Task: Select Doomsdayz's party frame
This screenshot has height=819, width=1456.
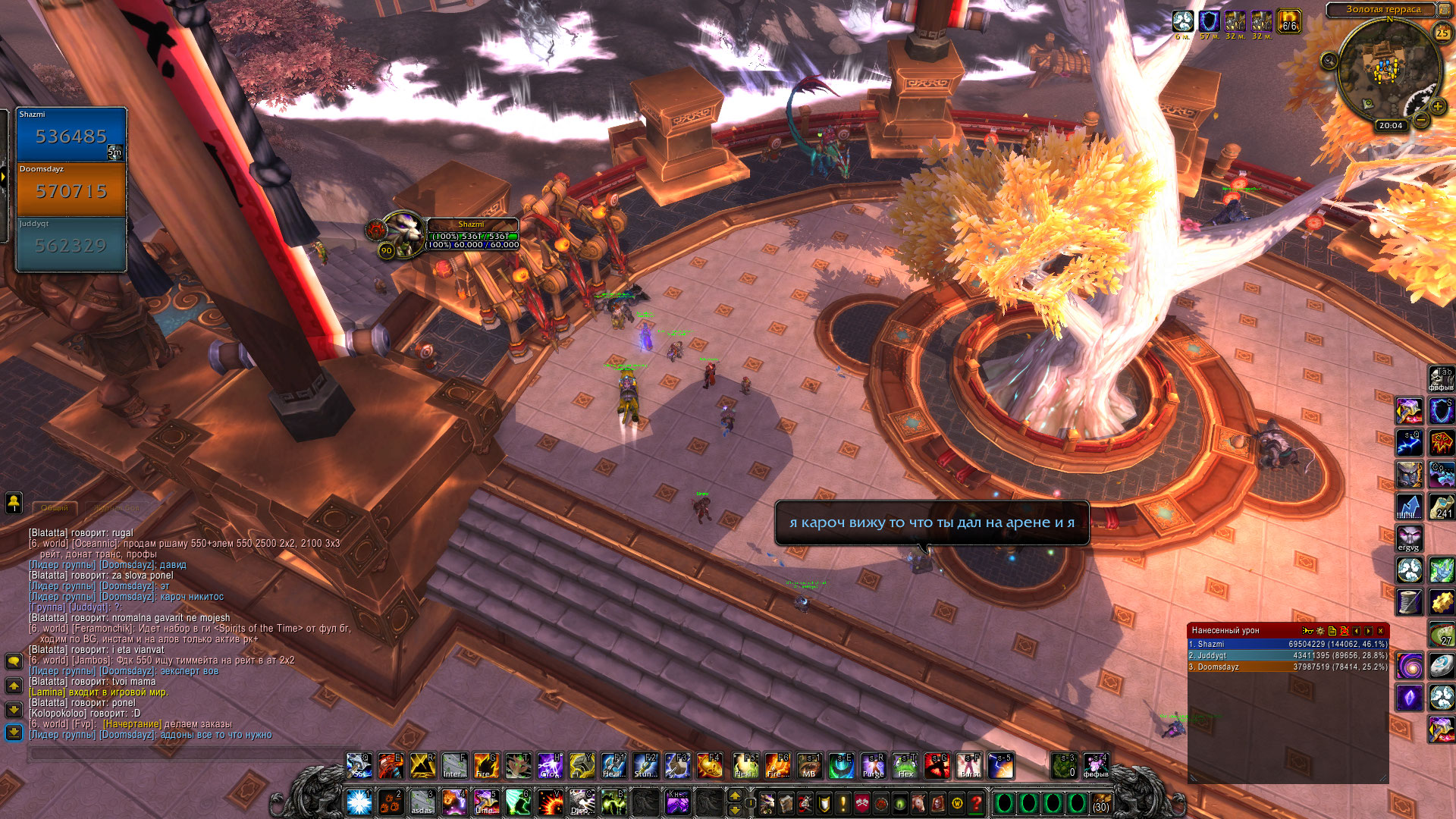Action: (x=71, y=190)
